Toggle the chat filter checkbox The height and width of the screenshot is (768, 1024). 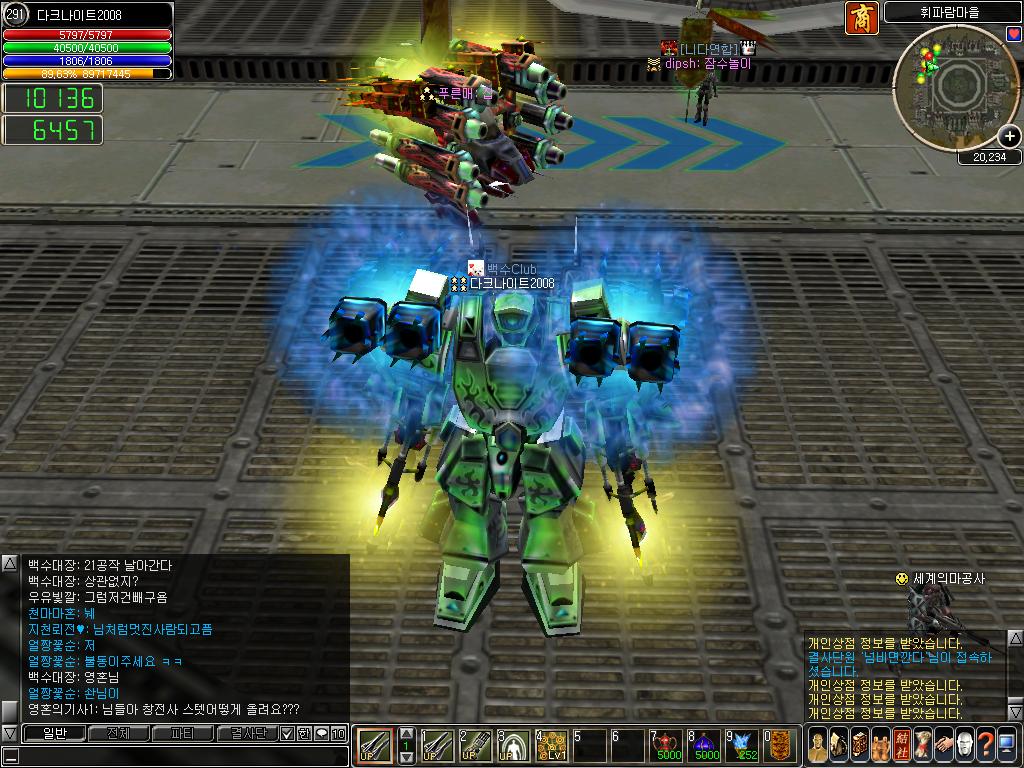287,734
